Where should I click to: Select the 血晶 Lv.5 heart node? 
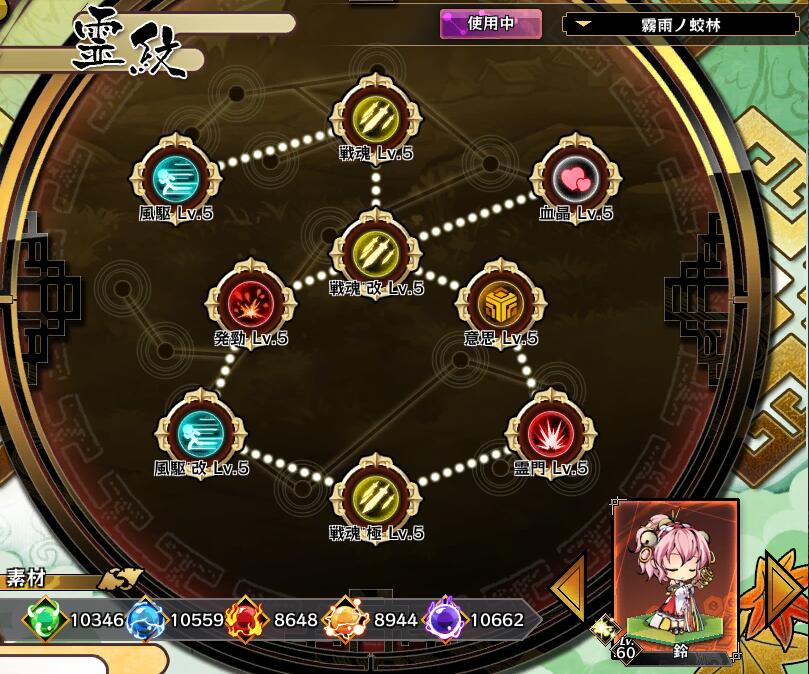tap(575, 178)
